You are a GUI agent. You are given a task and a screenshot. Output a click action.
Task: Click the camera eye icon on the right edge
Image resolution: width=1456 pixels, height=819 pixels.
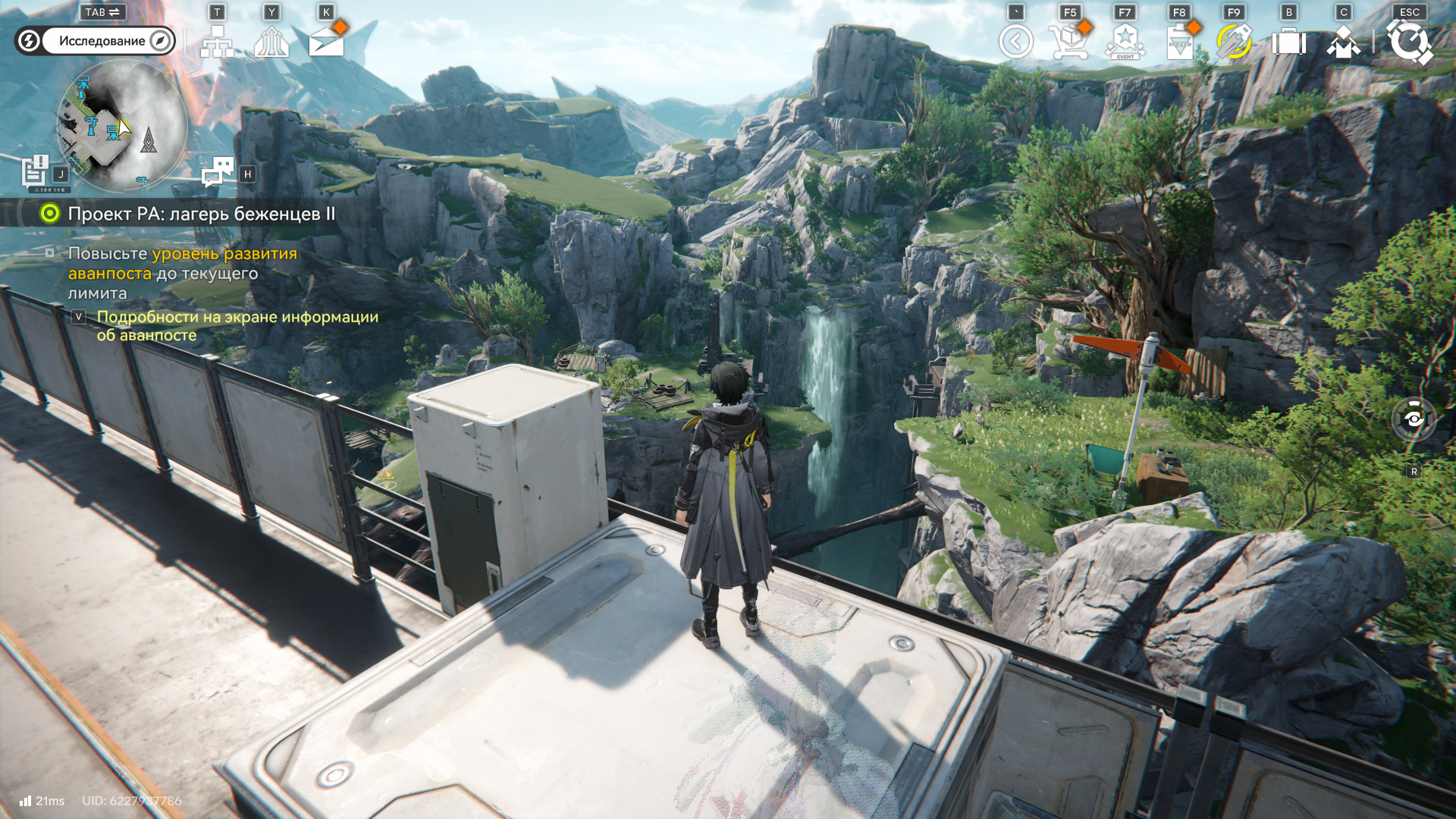point(1414,419)
